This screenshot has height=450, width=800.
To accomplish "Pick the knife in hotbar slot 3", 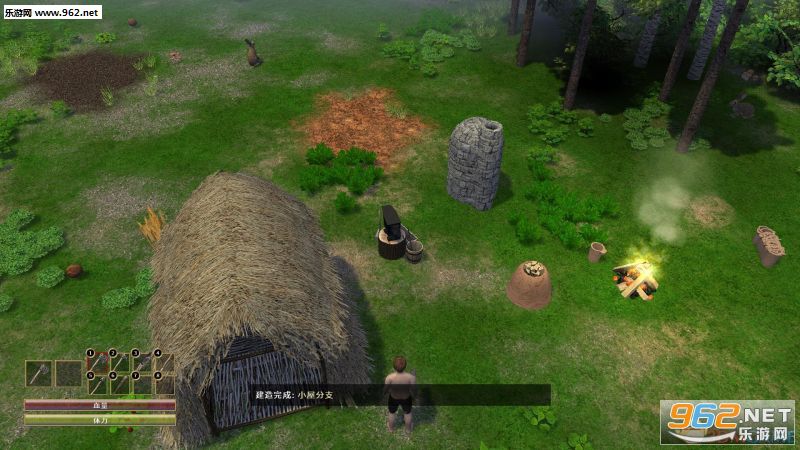I will [x=142, y=362].
